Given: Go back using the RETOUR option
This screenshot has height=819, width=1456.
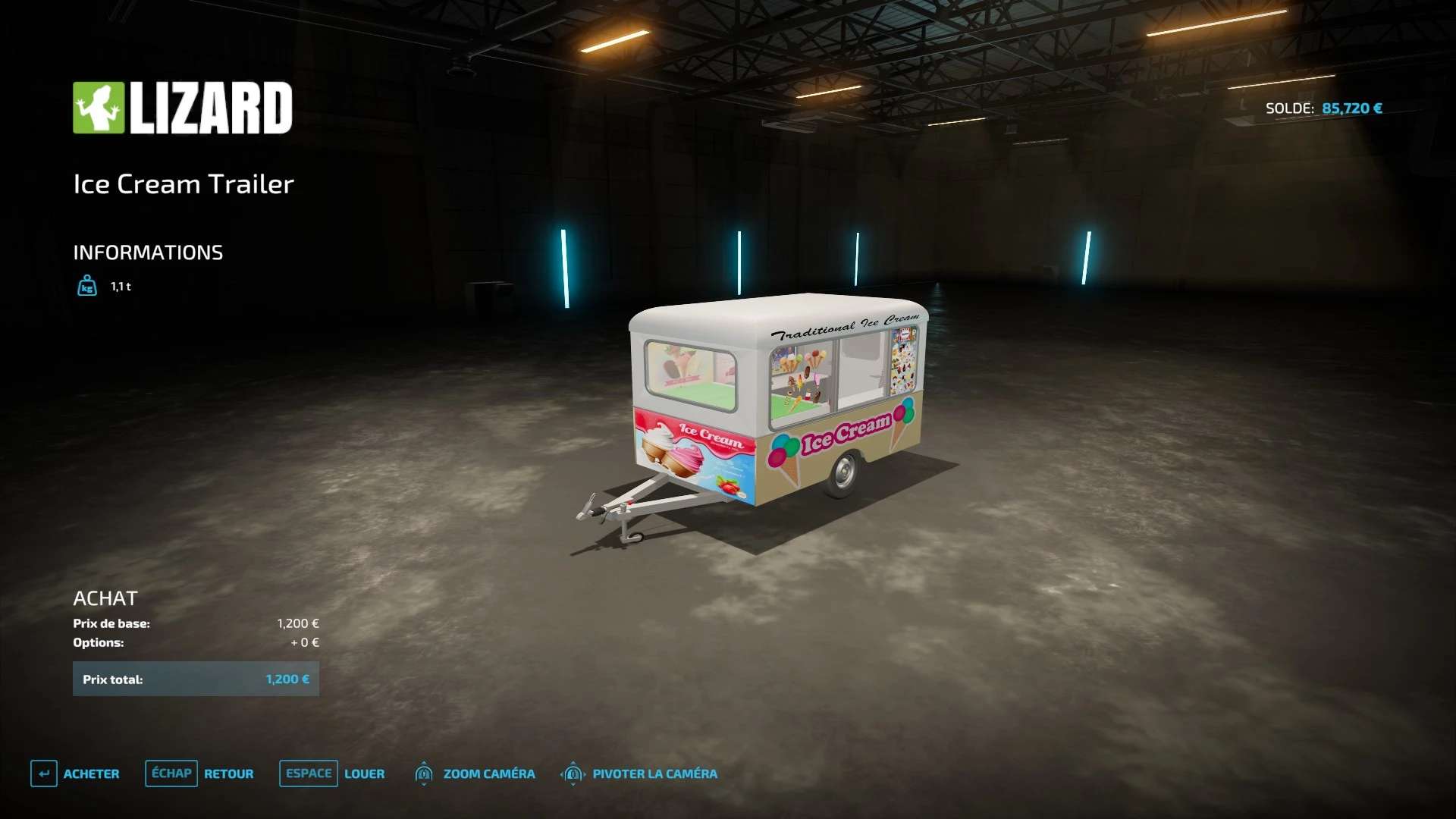Looking at the screenshot, I should (x=229, y=774).
